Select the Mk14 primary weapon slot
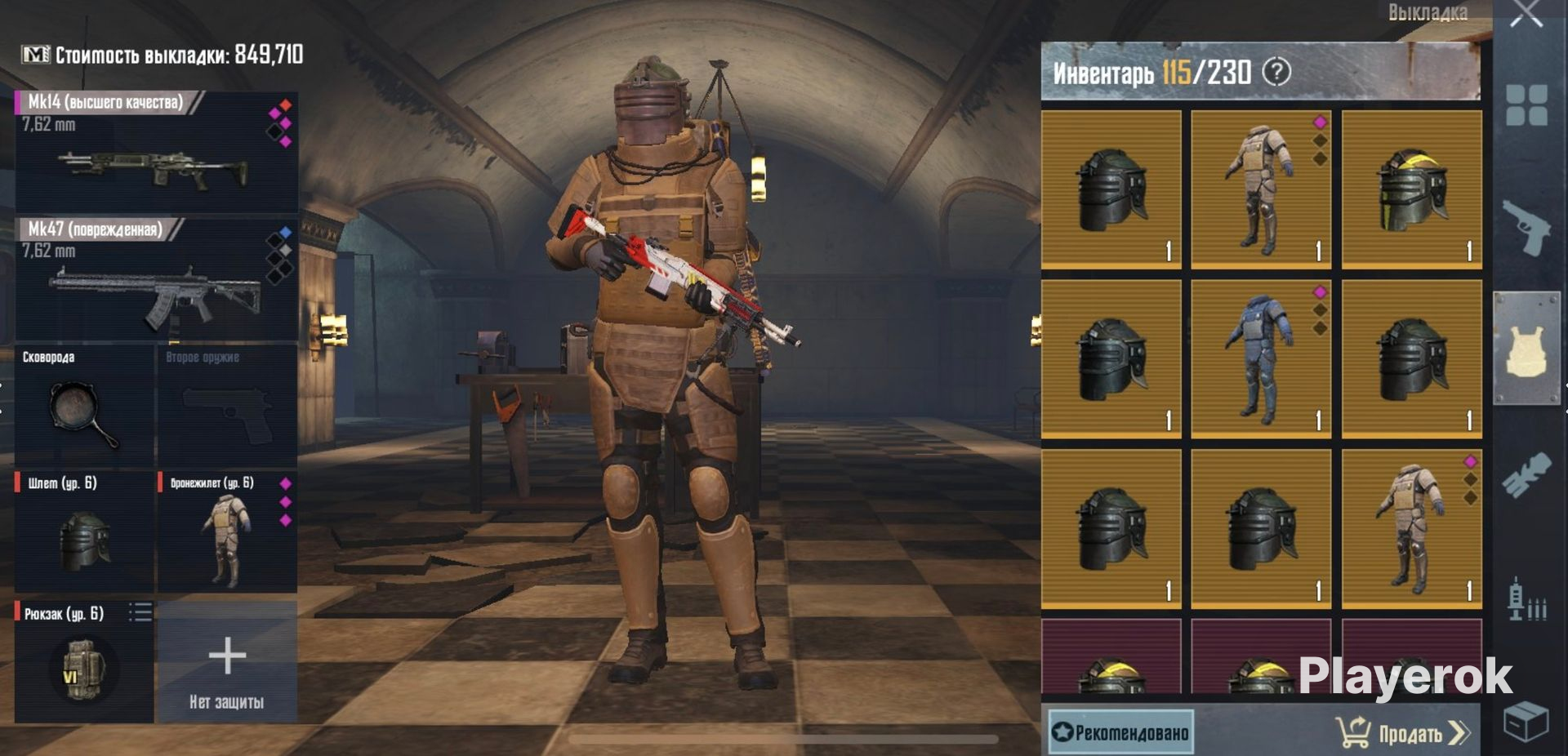Screen dimensions: 1568x756 click(x=156, y=152)
